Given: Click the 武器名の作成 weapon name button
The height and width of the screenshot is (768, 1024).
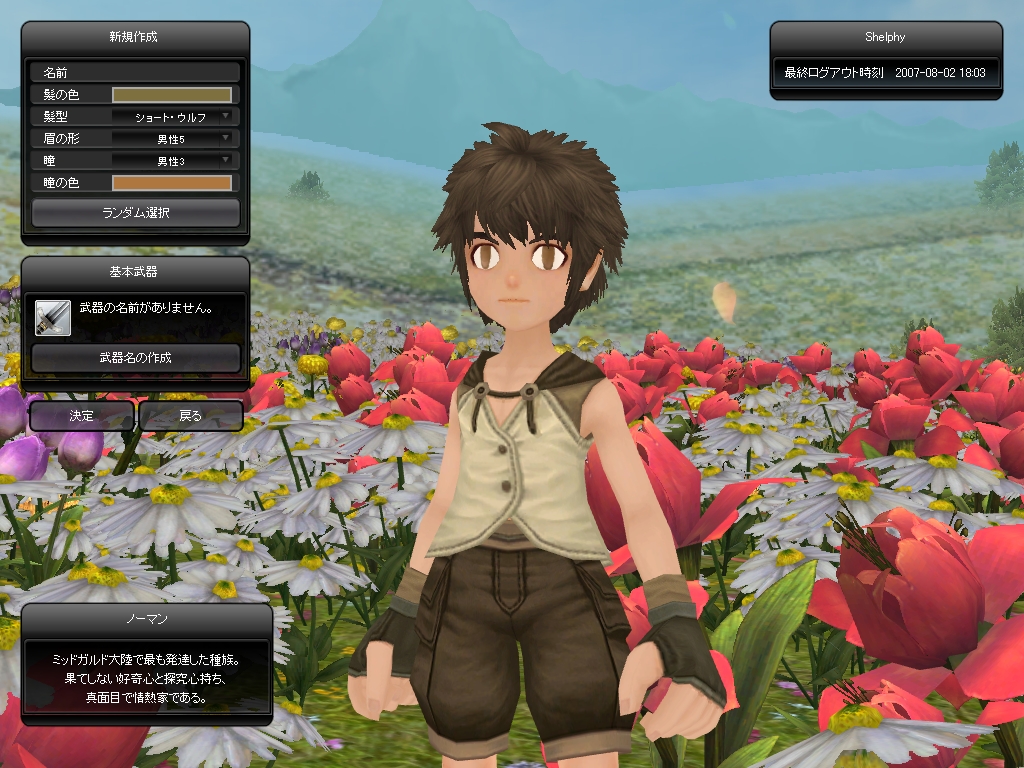Looking at the screenshot, I should [136, 358].
